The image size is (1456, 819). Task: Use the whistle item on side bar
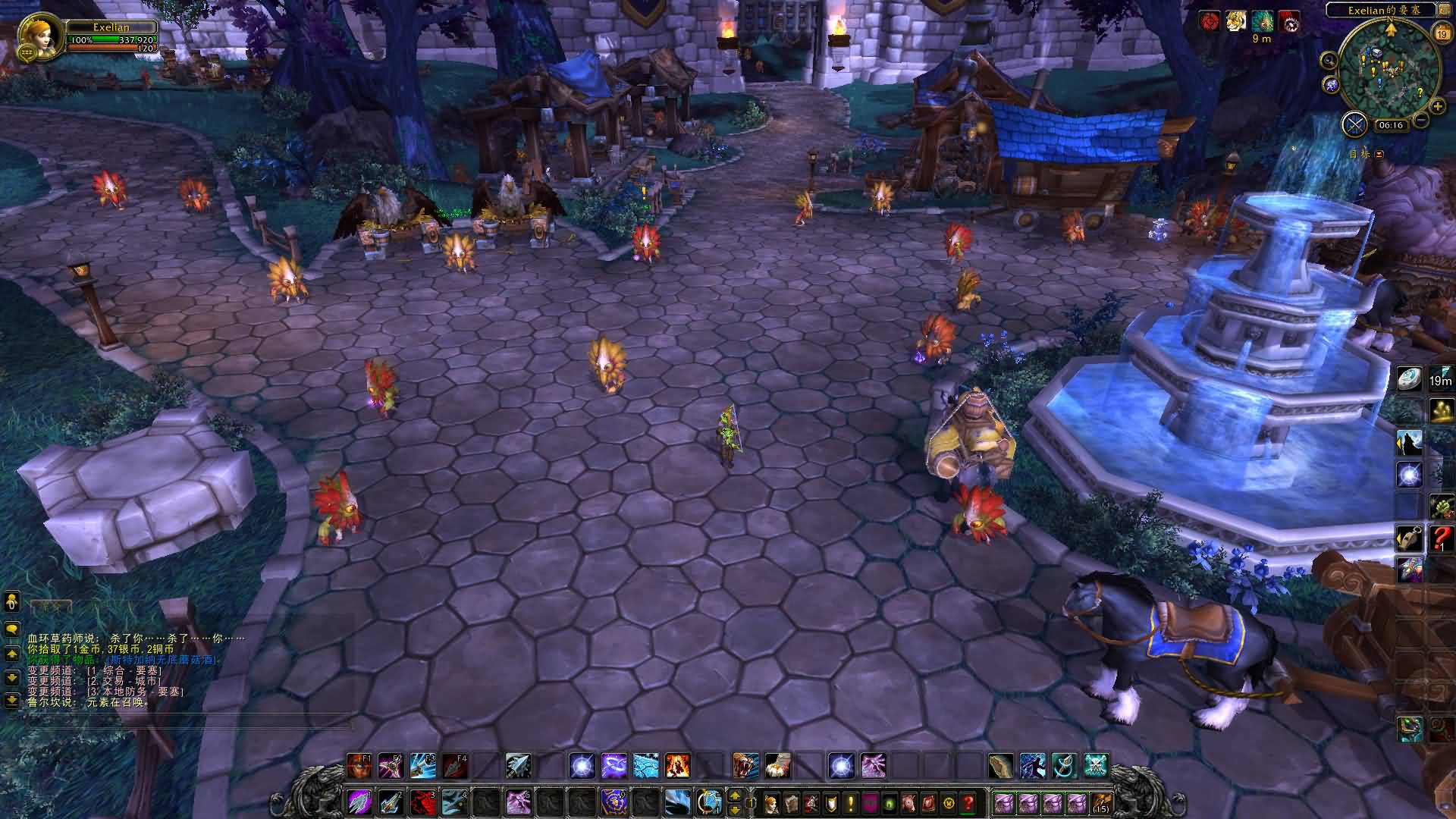tap(1410, 538)
